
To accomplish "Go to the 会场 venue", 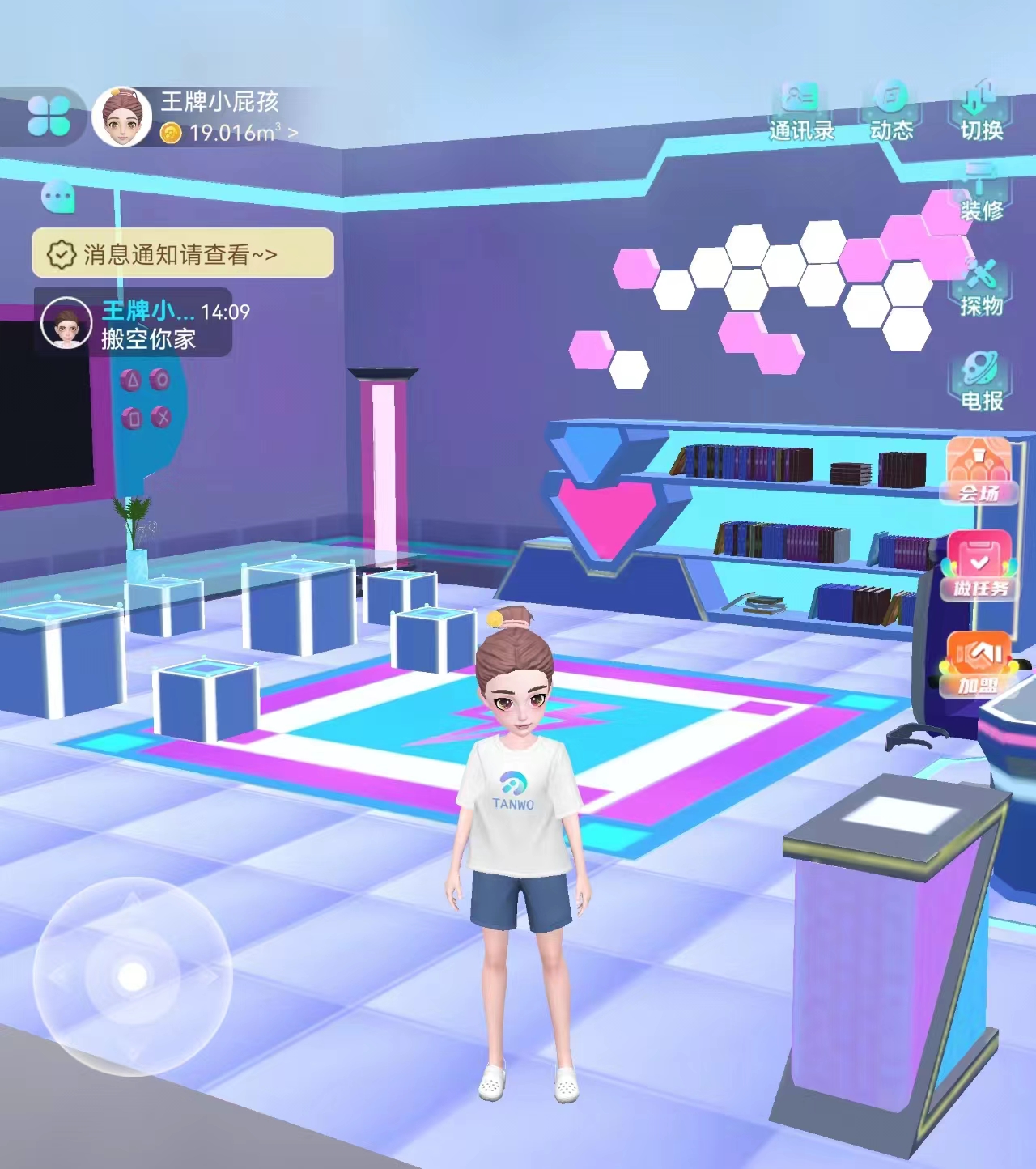I will pyautogui.click(x=979, y=470).
